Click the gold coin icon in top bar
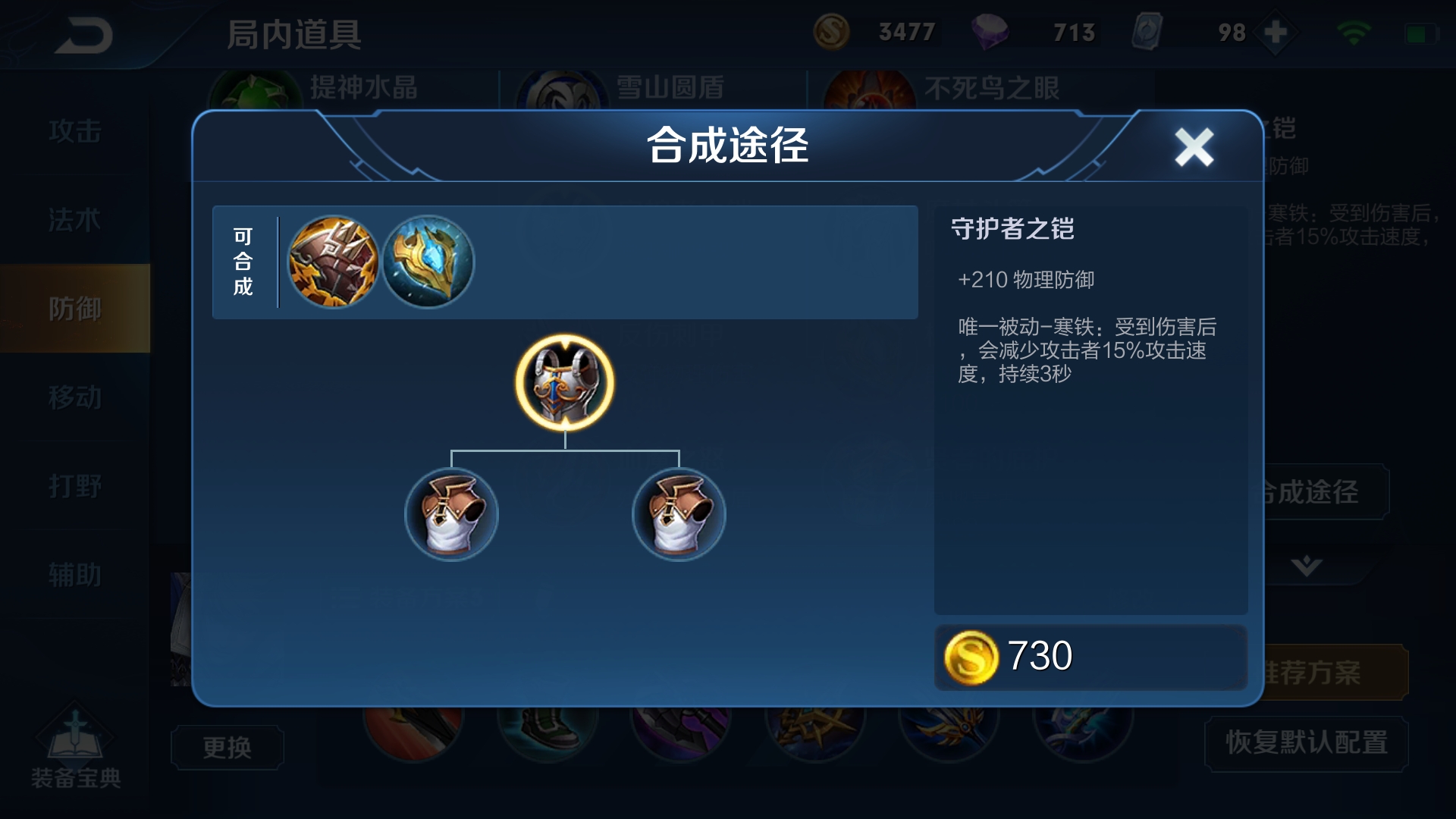This screenshot has height=819, width=1456. [x=833, y=32]
